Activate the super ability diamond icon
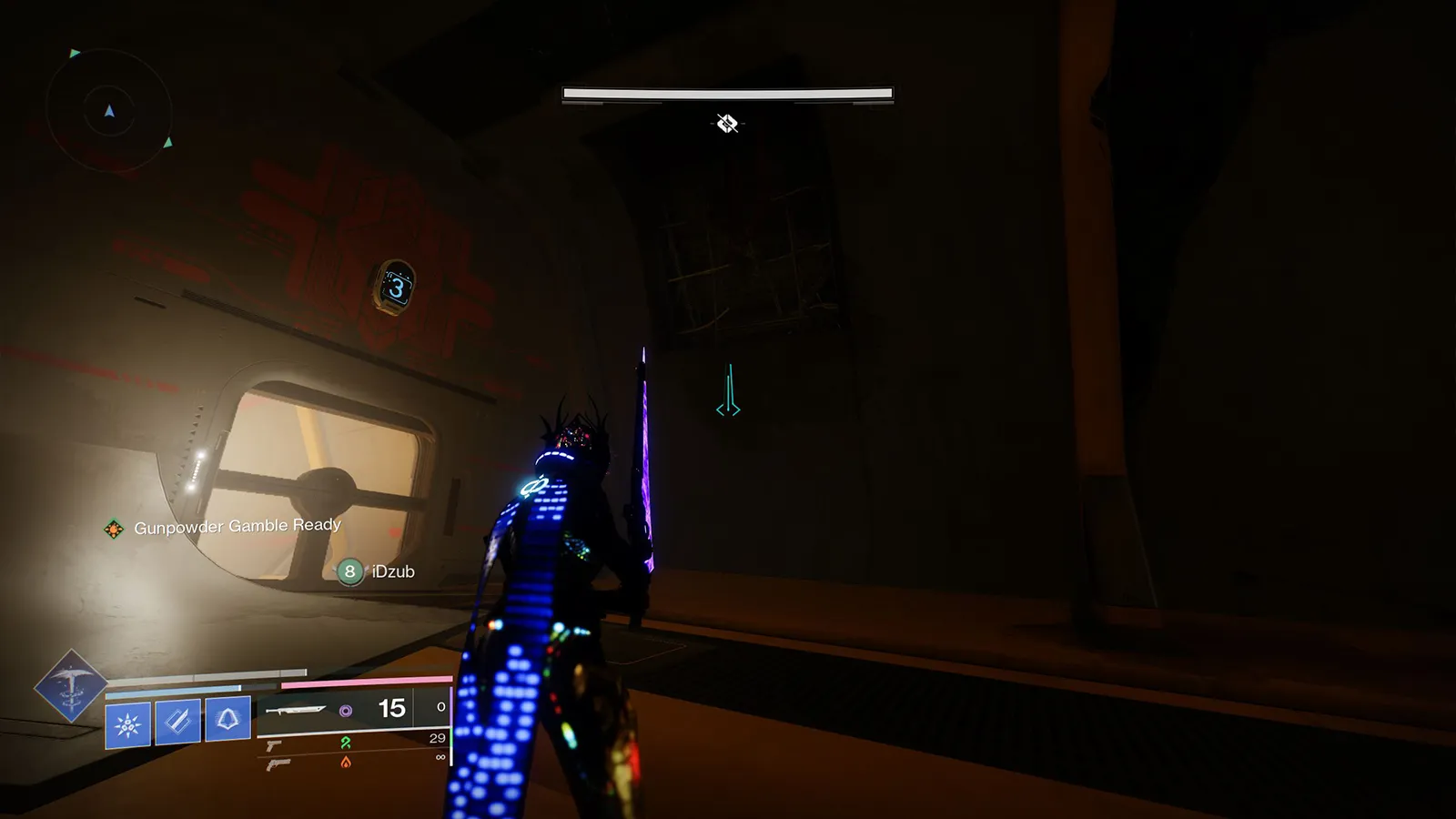 pyautogui.click(x=70, y=686)
